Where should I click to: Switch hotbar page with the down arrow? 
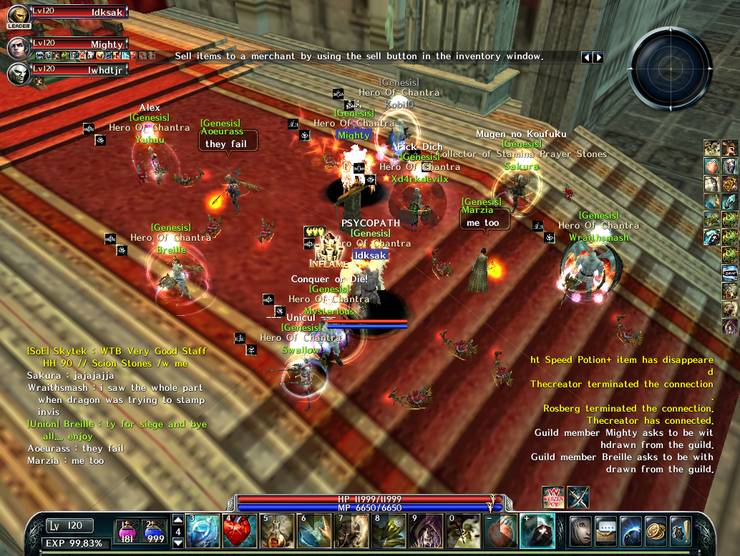(177, 542)
